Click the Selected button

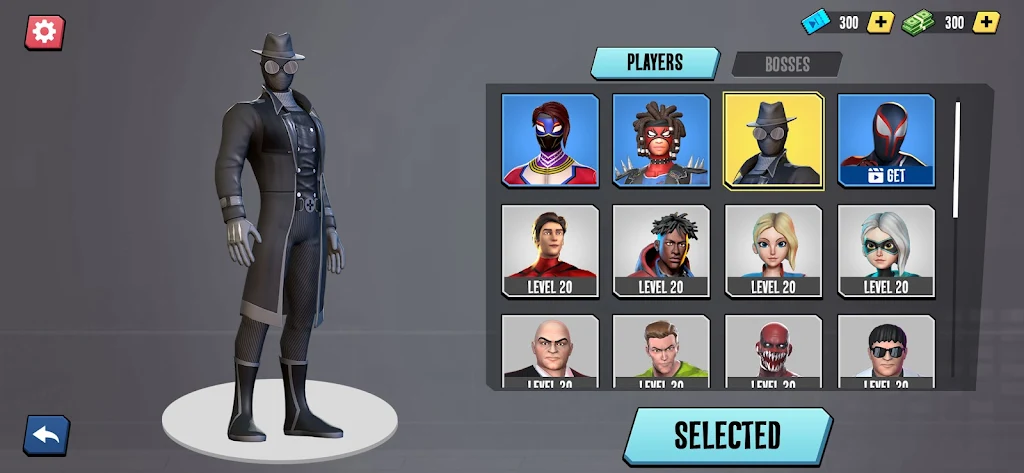[727, 435]
